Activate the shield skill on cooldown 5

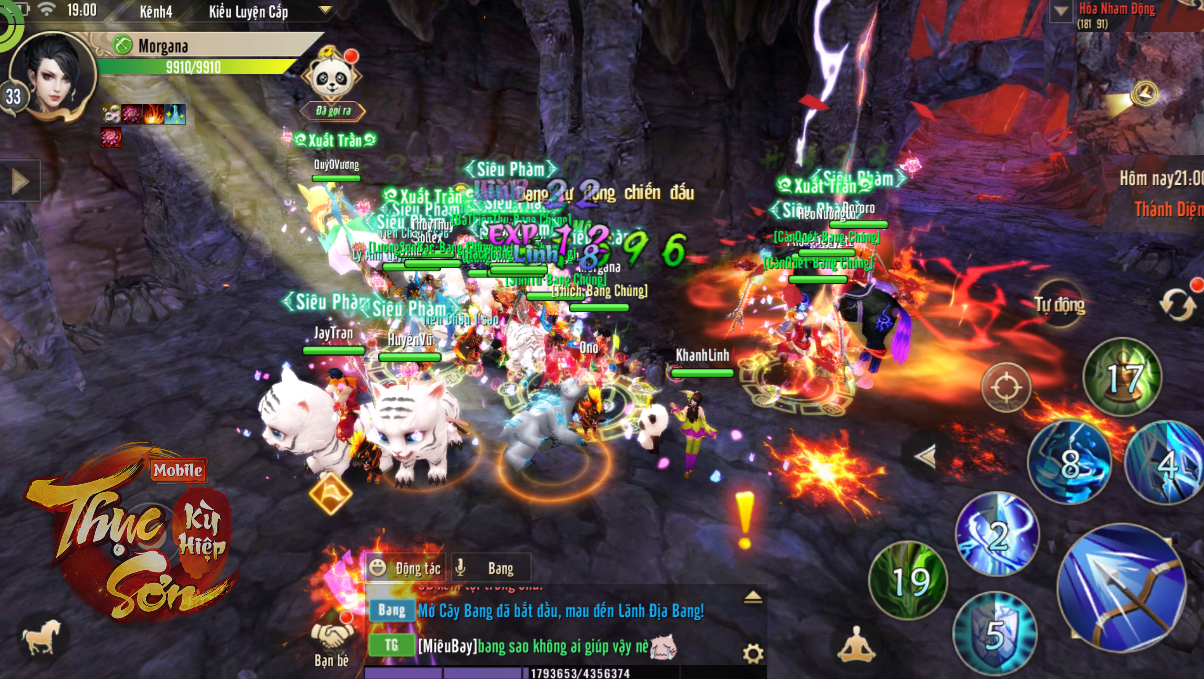(993, 632)
